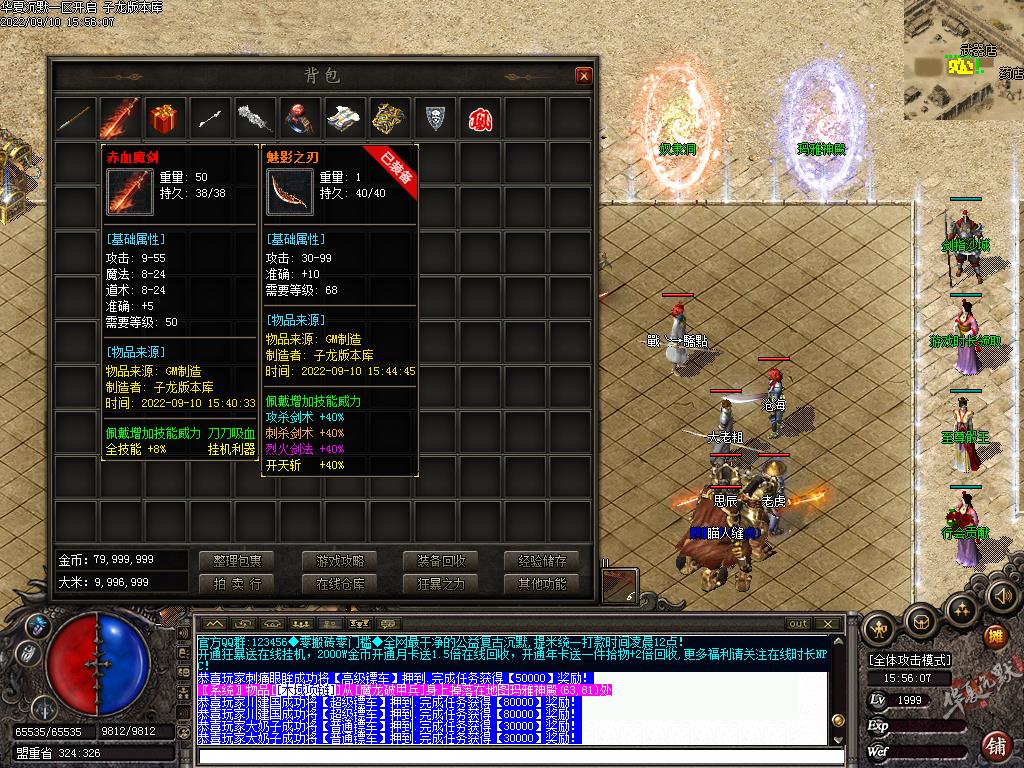Click the red 铺 shop button
Viewport: 1024px width, 768px height.
(996, 746)
